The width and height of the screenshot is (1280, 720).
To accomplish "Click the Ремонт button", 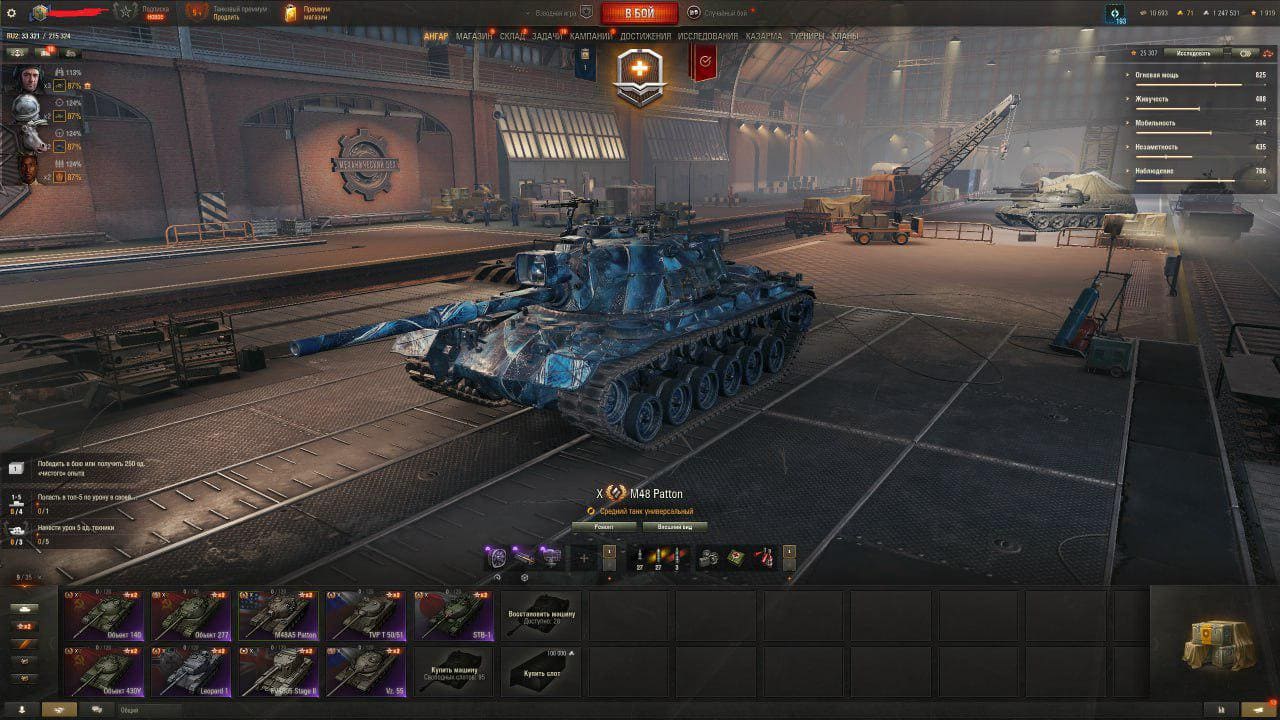I will click(603, 526).
